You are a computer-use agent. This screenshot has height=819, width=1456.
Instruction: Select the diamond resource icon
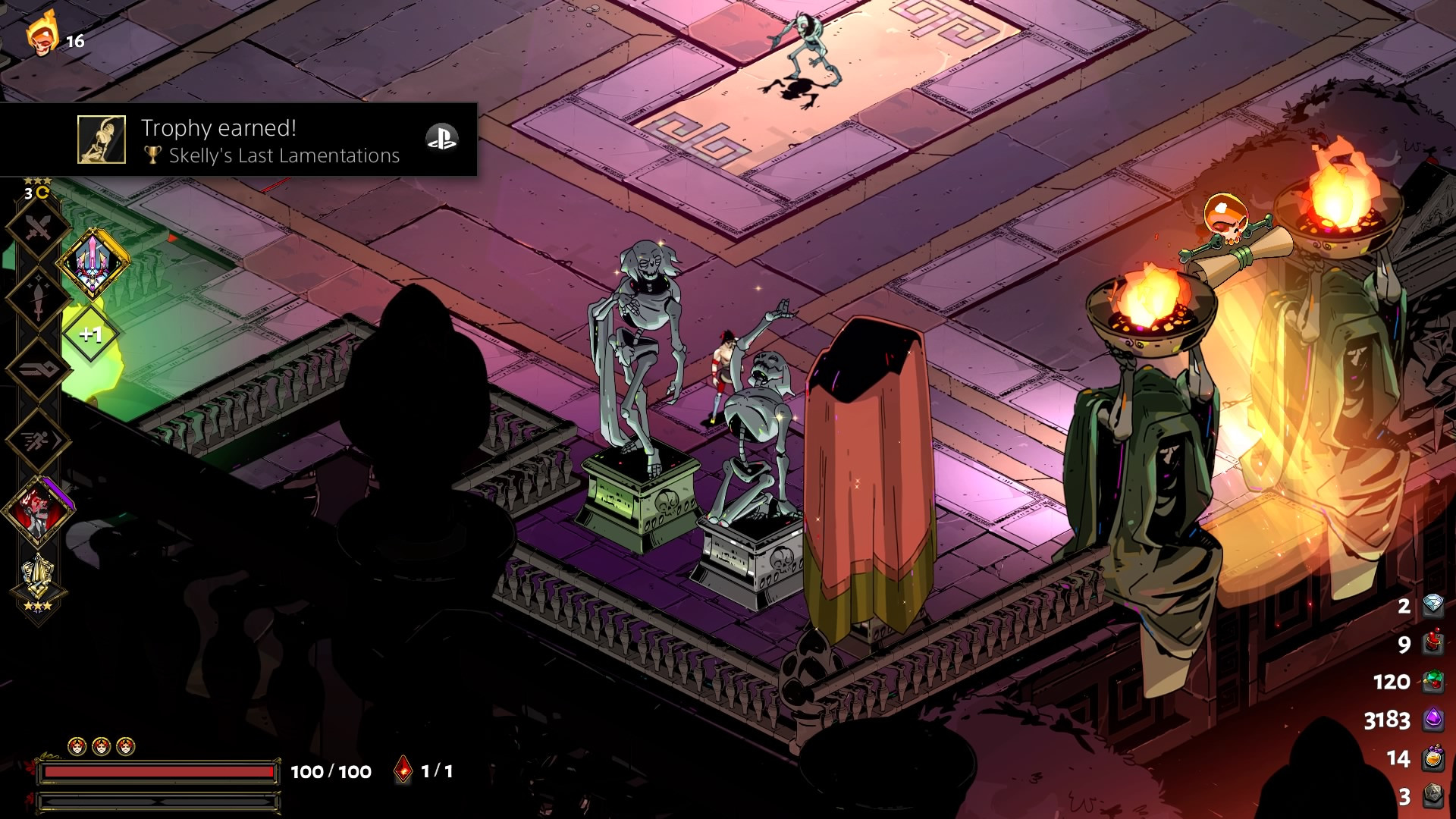pyautogui.click(x=1432, y=604)
